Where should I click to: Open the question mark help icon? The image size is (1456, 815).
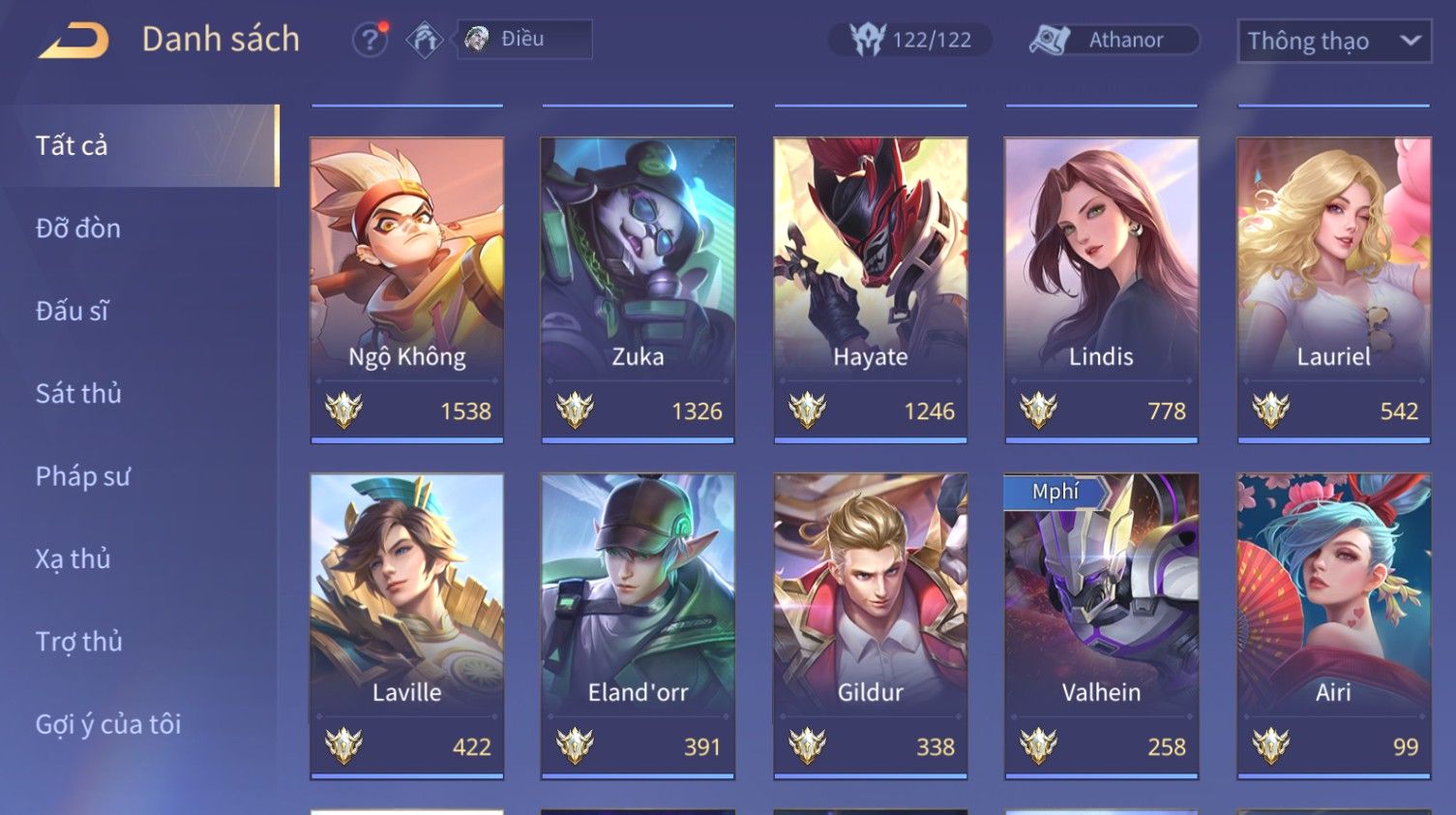click(x=369, y=40)
